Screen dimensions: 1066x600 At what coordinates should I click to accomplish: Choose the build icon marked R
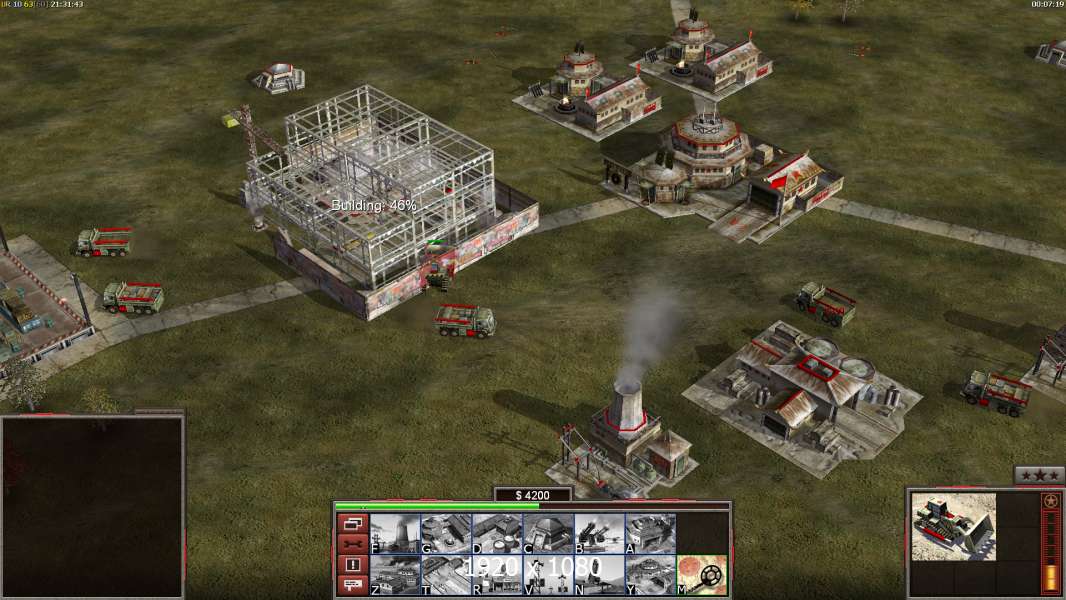497,575
